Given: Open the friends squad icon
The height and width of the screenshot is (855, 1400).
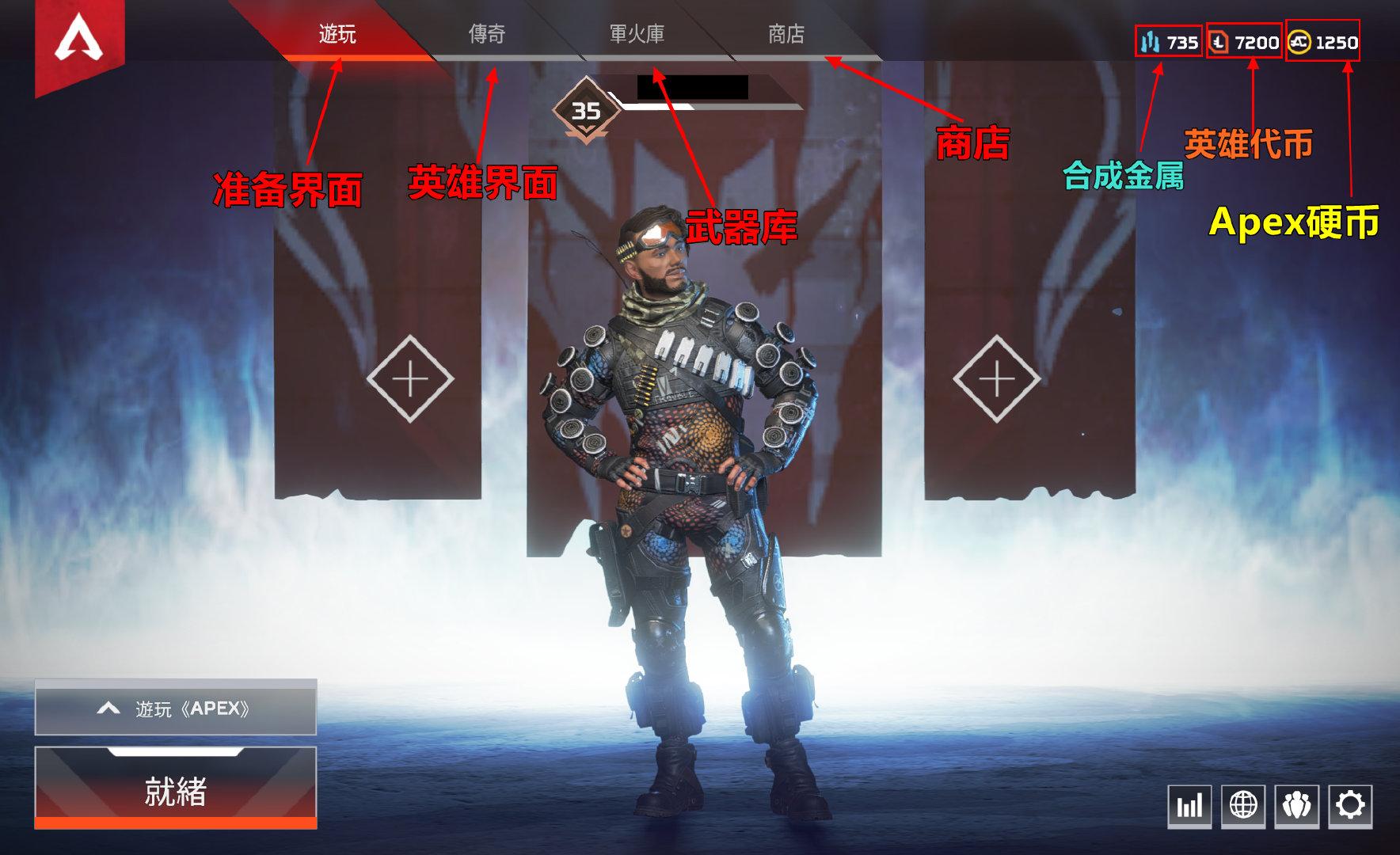Looking at the screenshot, I should 1298,807.
